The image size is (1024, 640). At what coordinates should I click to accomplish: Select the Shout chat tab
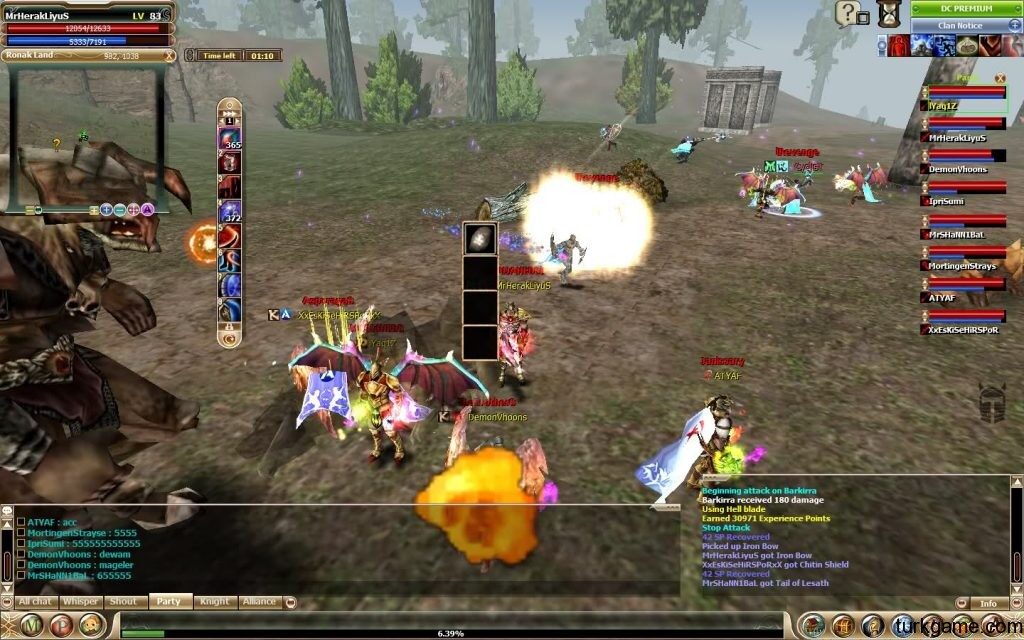click(124, 602)
